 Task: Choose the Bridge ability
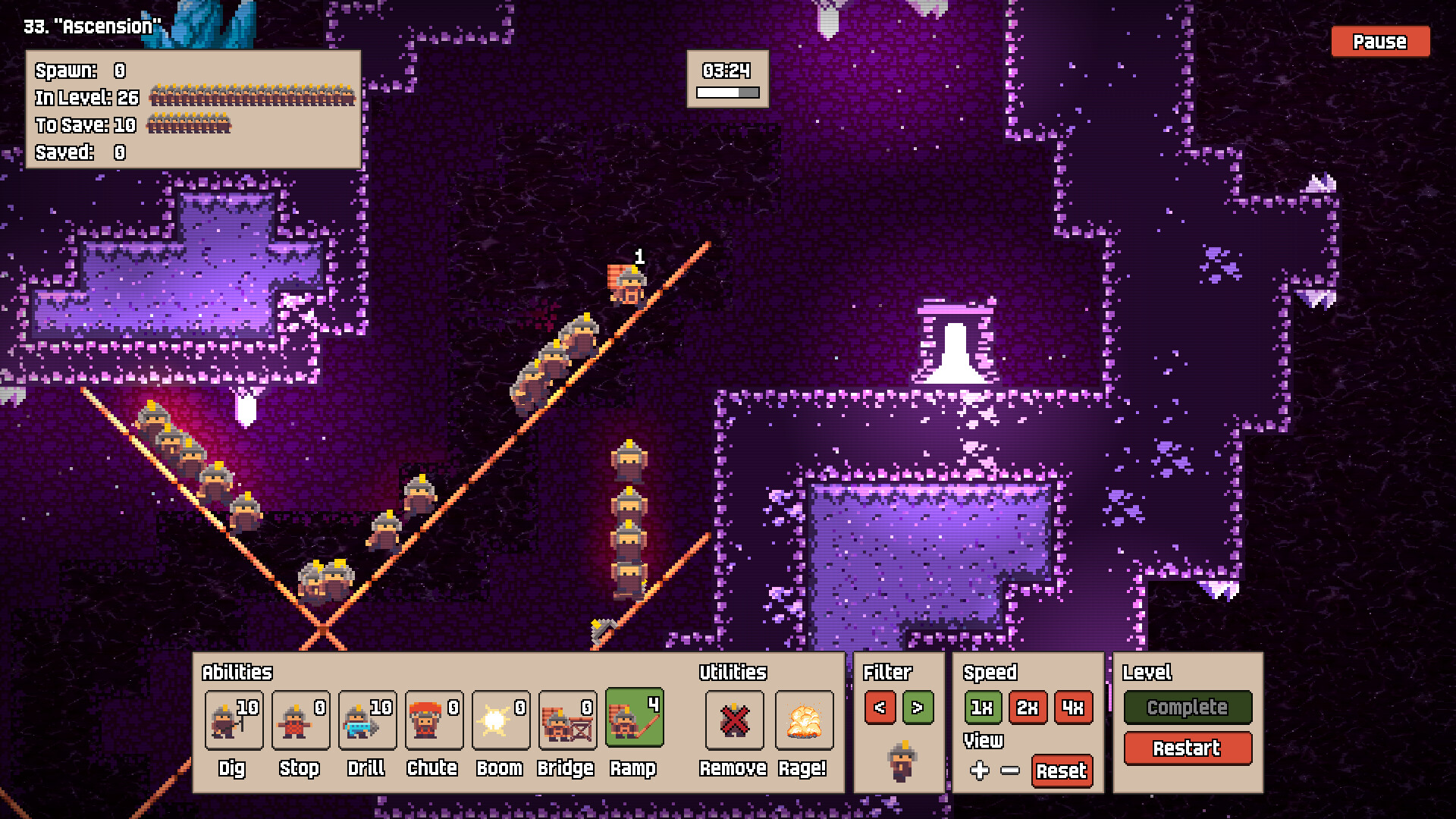(567, 720)
